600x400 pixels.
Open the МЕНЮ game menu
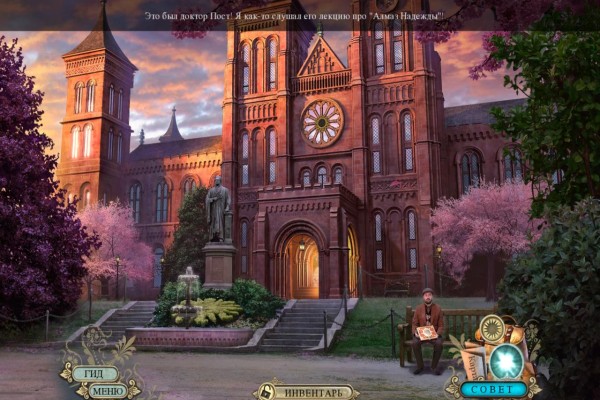(105, 390)
